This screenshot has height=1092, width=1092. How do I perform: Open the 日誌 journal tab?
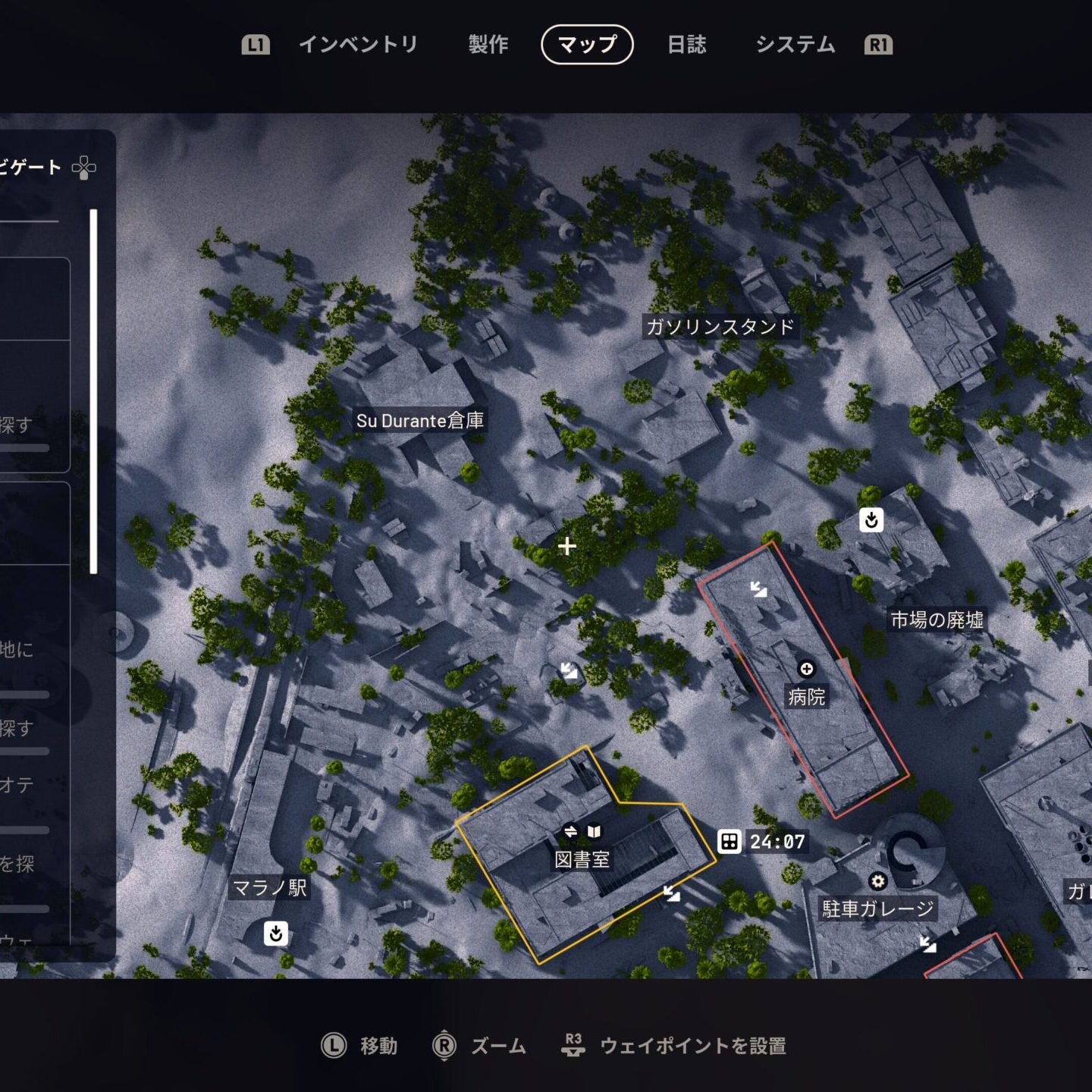(x=686, y=45)
